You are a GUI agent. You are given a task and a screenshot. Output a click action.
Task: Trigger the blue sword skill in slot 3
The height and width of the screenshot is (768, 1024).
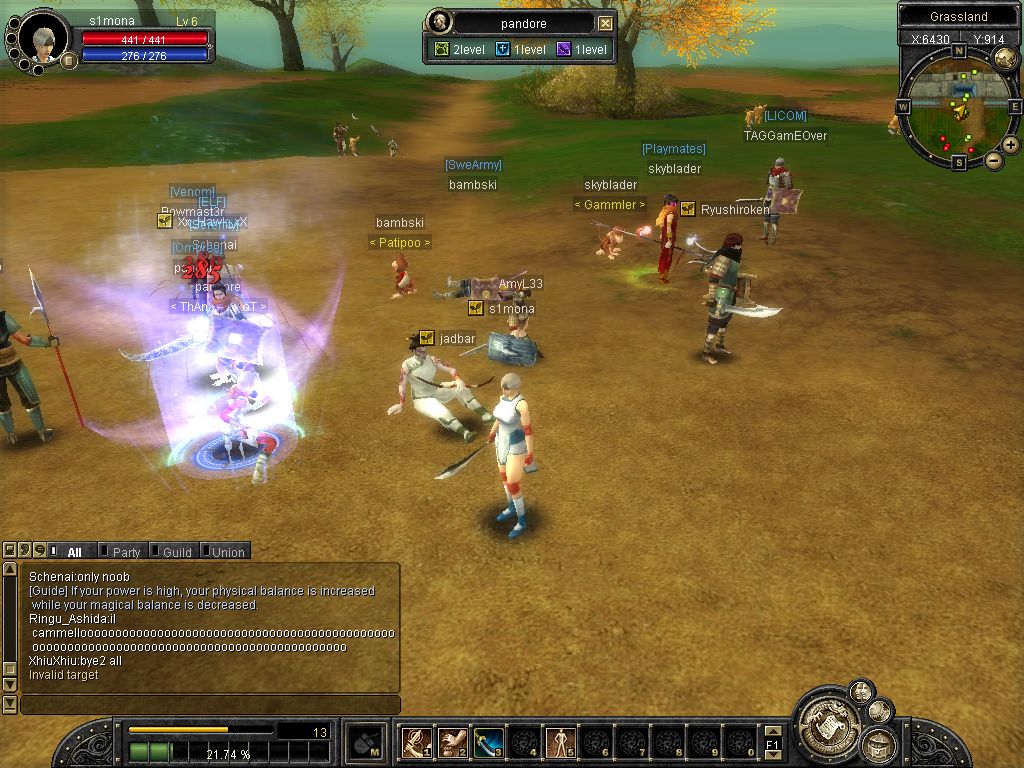point(488,742)
